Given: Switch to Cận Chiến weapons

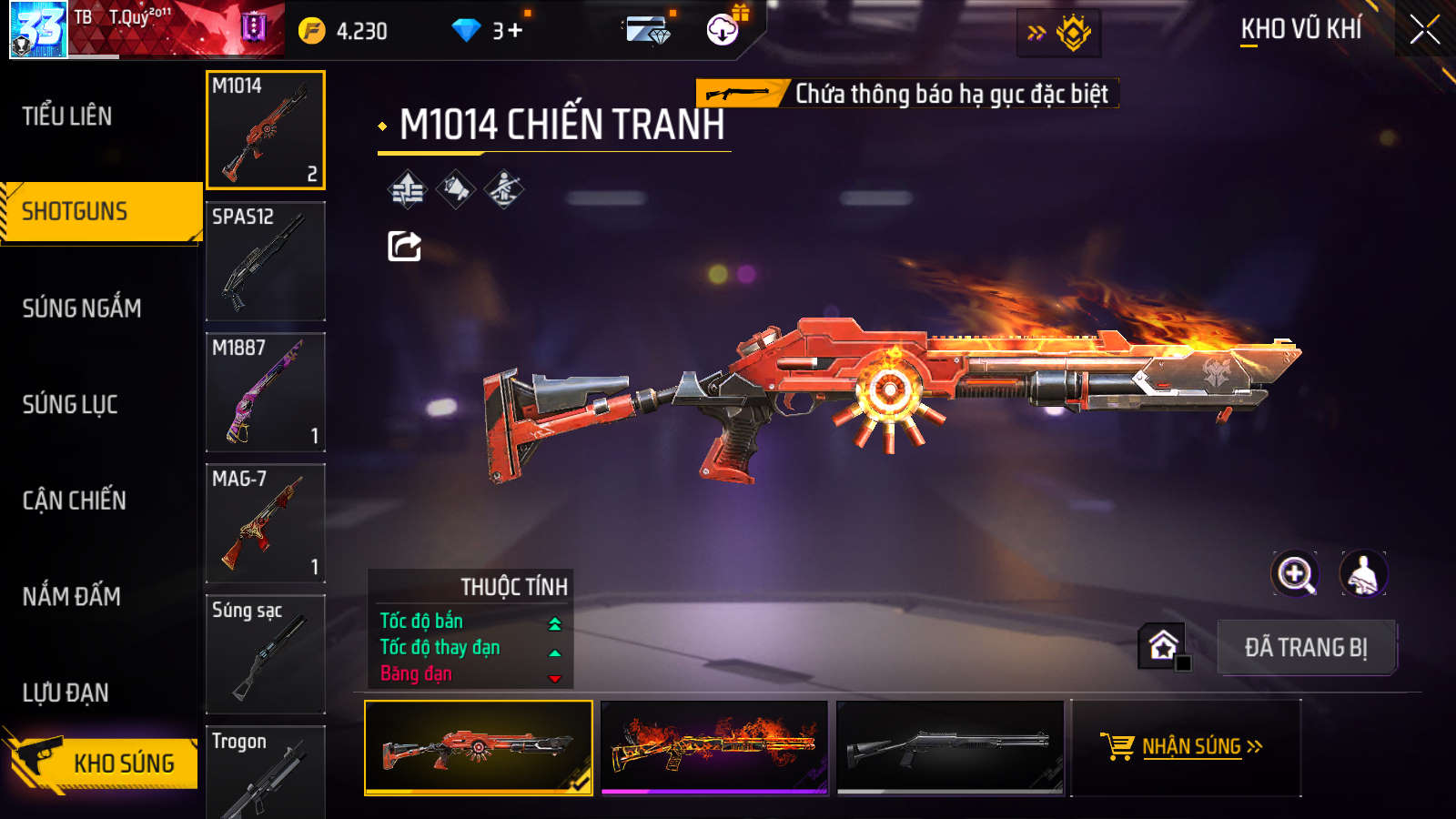Looking at the screenshot, I should tap(75, 500).
